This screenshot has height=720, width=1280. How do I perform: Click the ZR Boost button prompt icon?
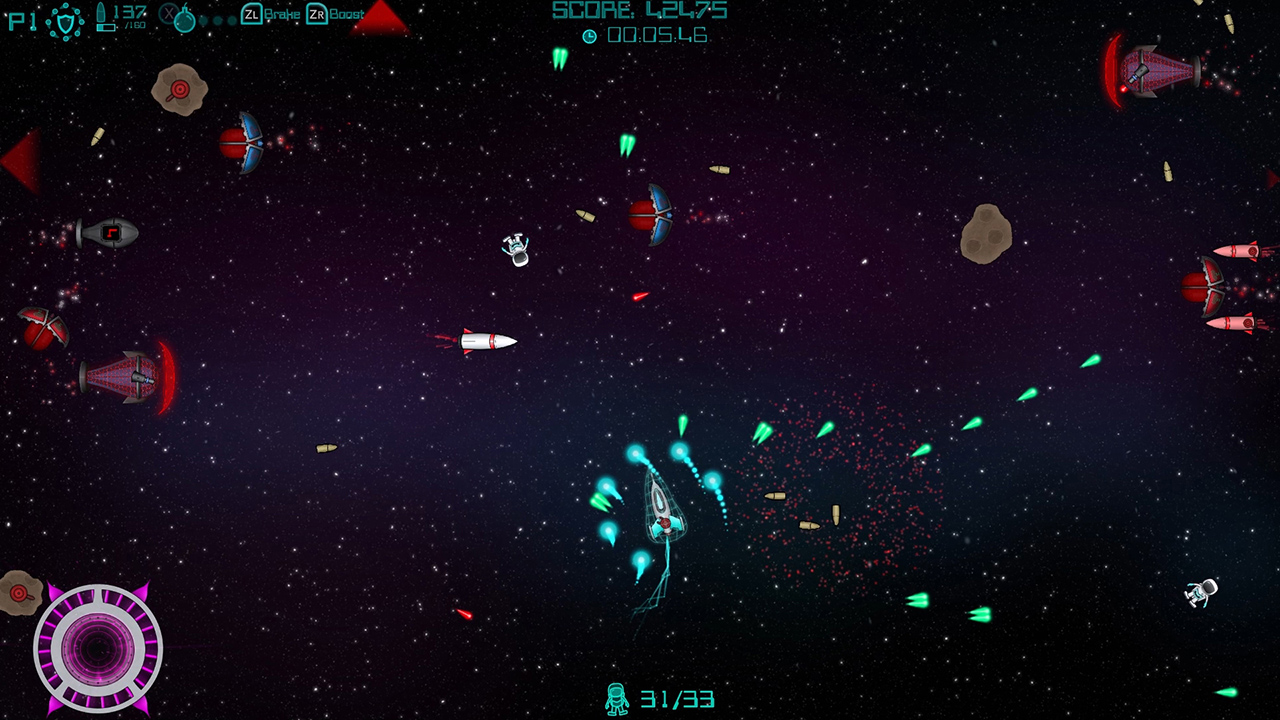pyautogui.click(x=316, y=16)
